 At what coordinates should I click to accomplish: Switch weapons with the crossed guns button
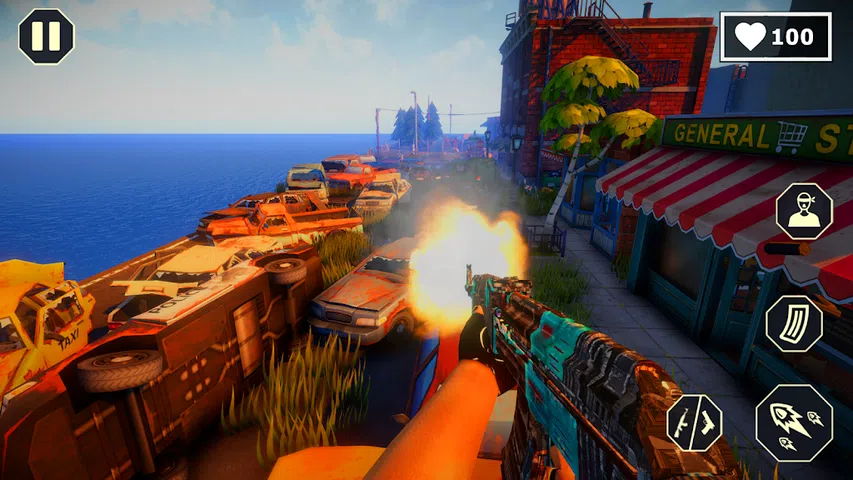click(x=694, y=422)
